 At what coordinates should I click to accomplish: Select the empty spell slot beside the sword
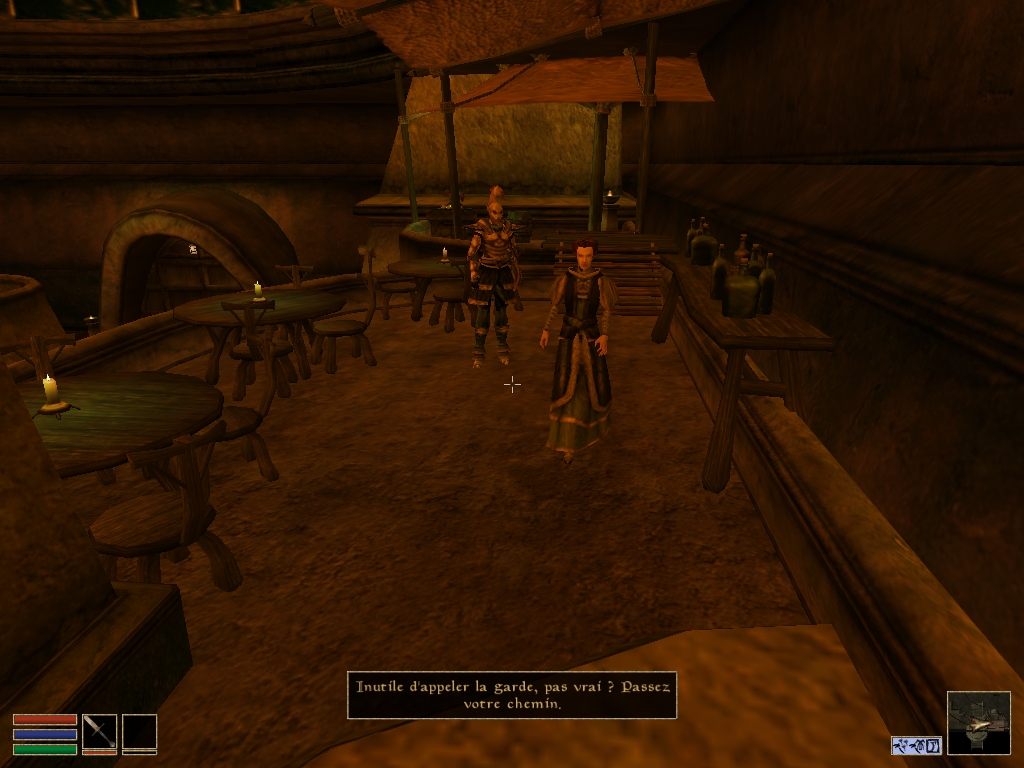pos(139,731)
